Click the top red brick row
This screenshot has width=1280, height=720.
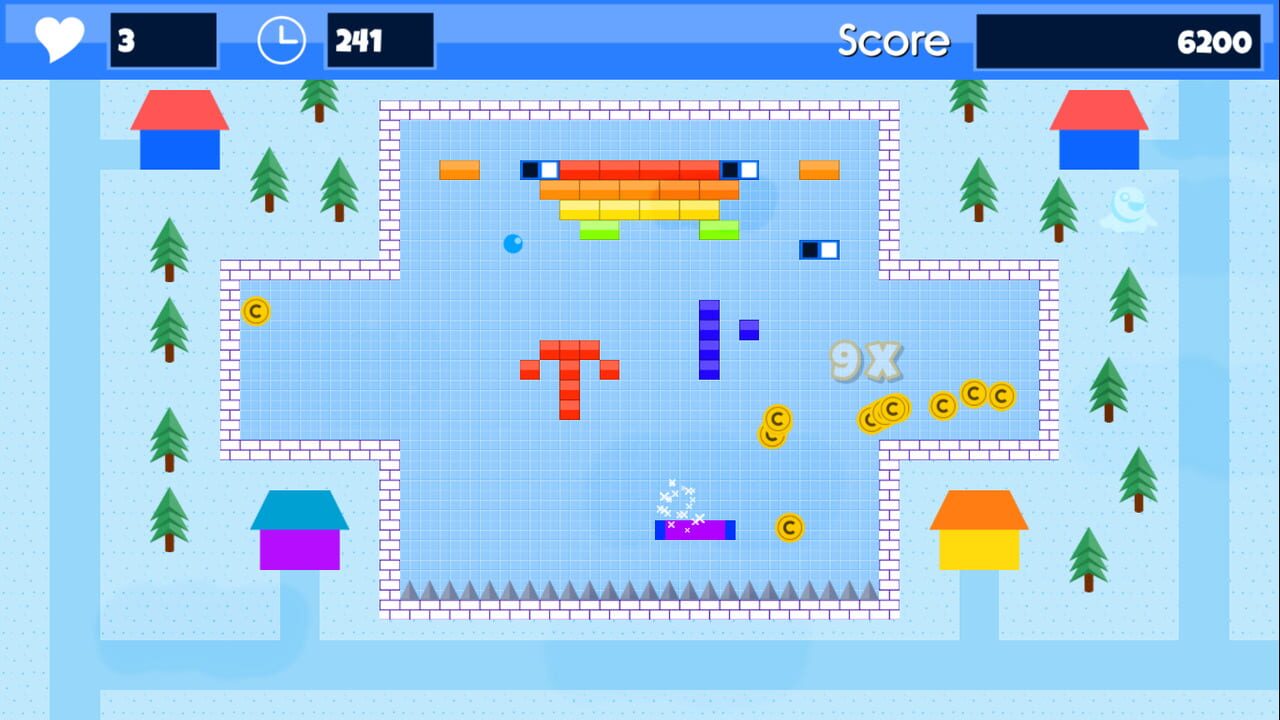point(640,170)
